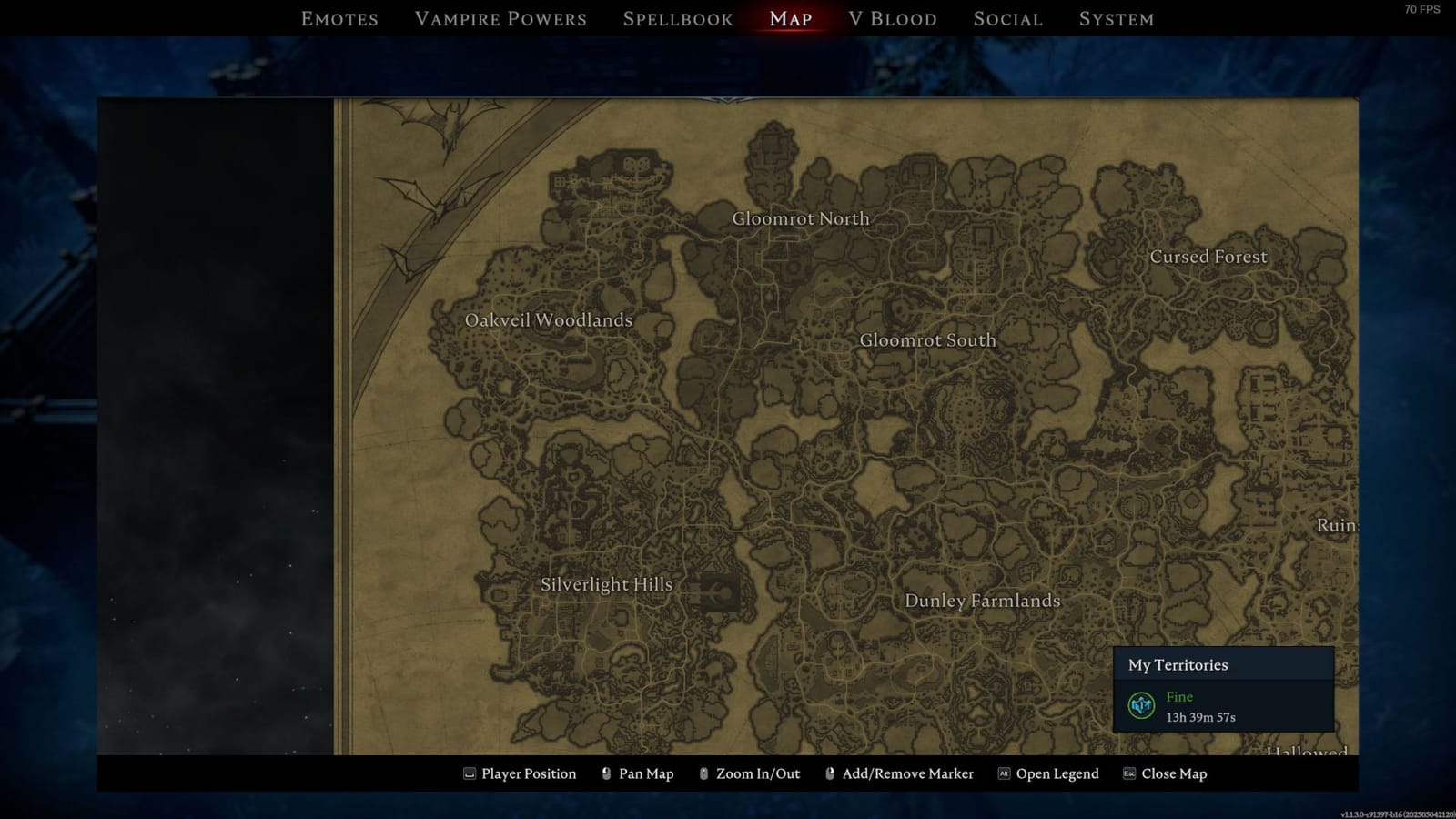Select the Emotes menu item

(x=339, y=18)
